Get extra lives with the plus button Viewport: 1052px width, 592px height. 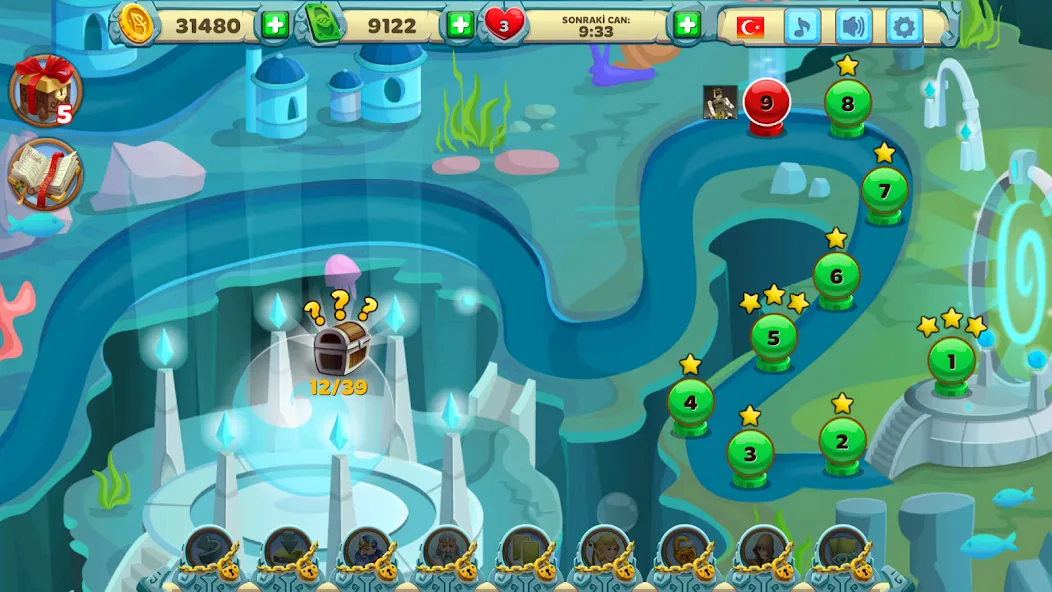pos(687,25)
